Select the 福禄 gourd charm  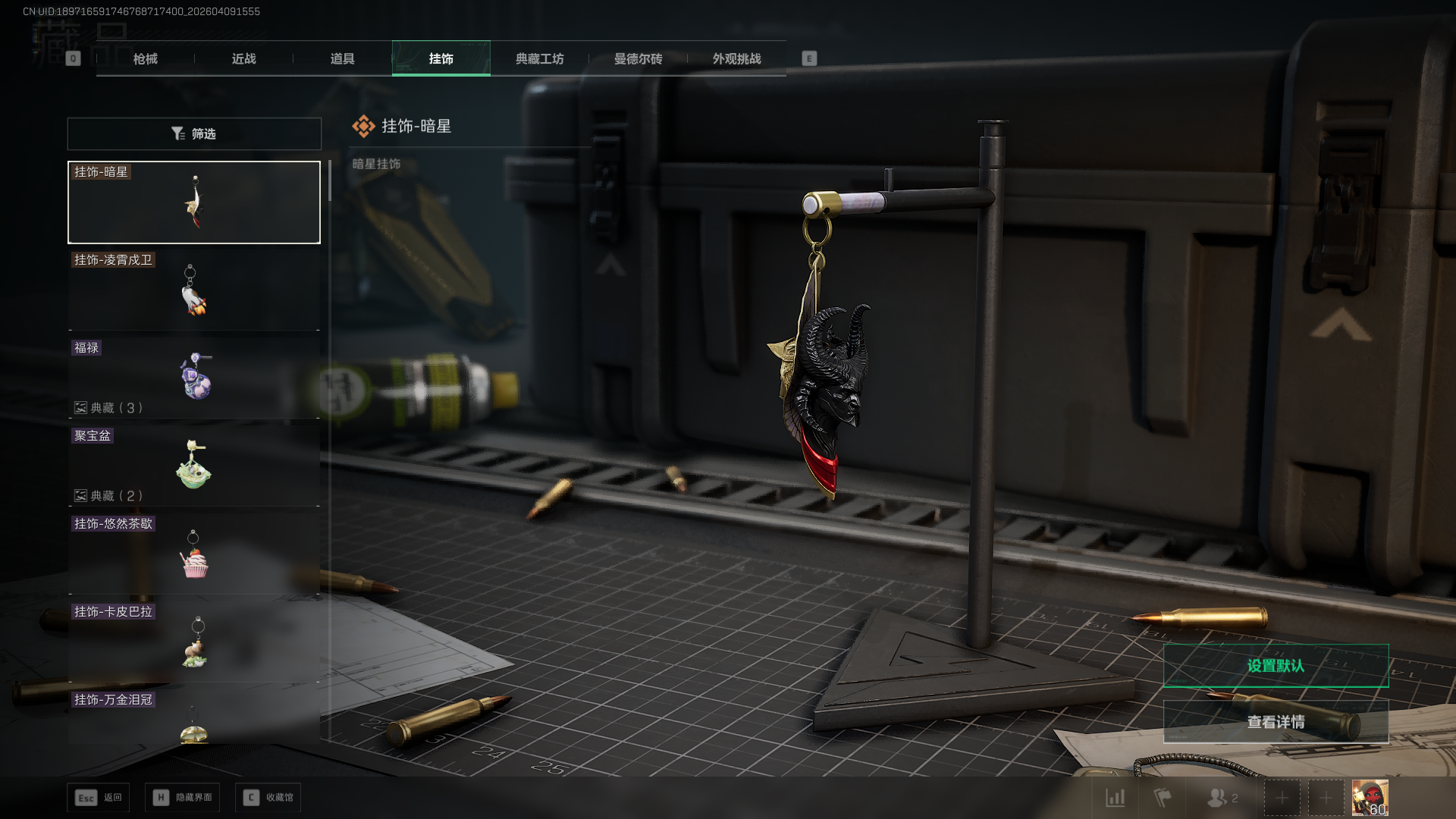coord(194,378)
